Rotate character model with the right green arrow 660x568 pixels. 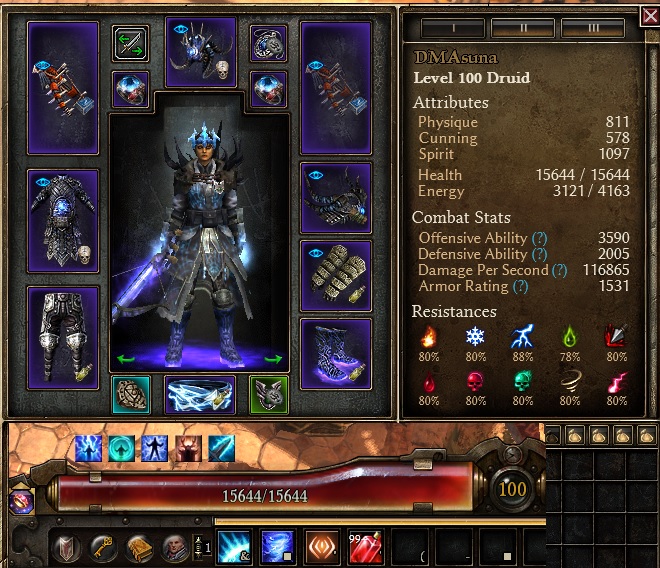click(x=273, y=358)
